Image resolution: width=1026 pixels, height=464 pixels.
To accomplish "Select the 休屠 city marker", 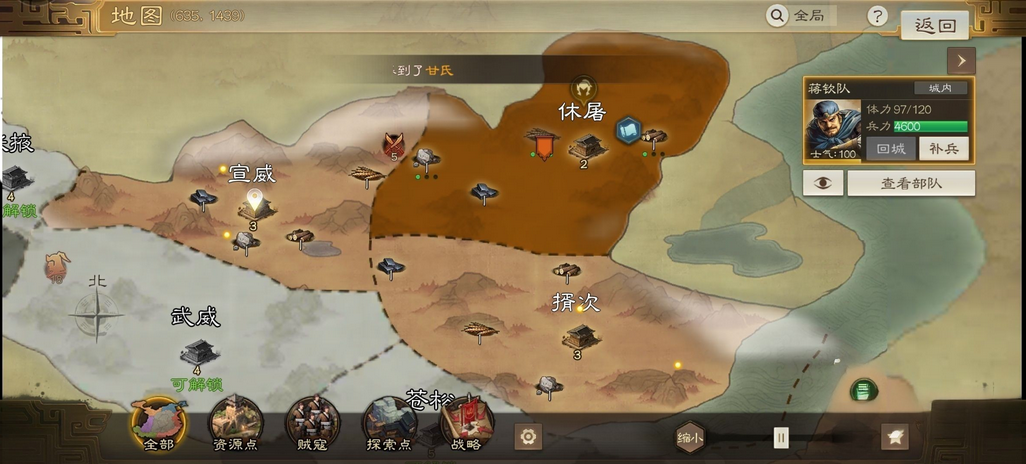I will point(588,147).
